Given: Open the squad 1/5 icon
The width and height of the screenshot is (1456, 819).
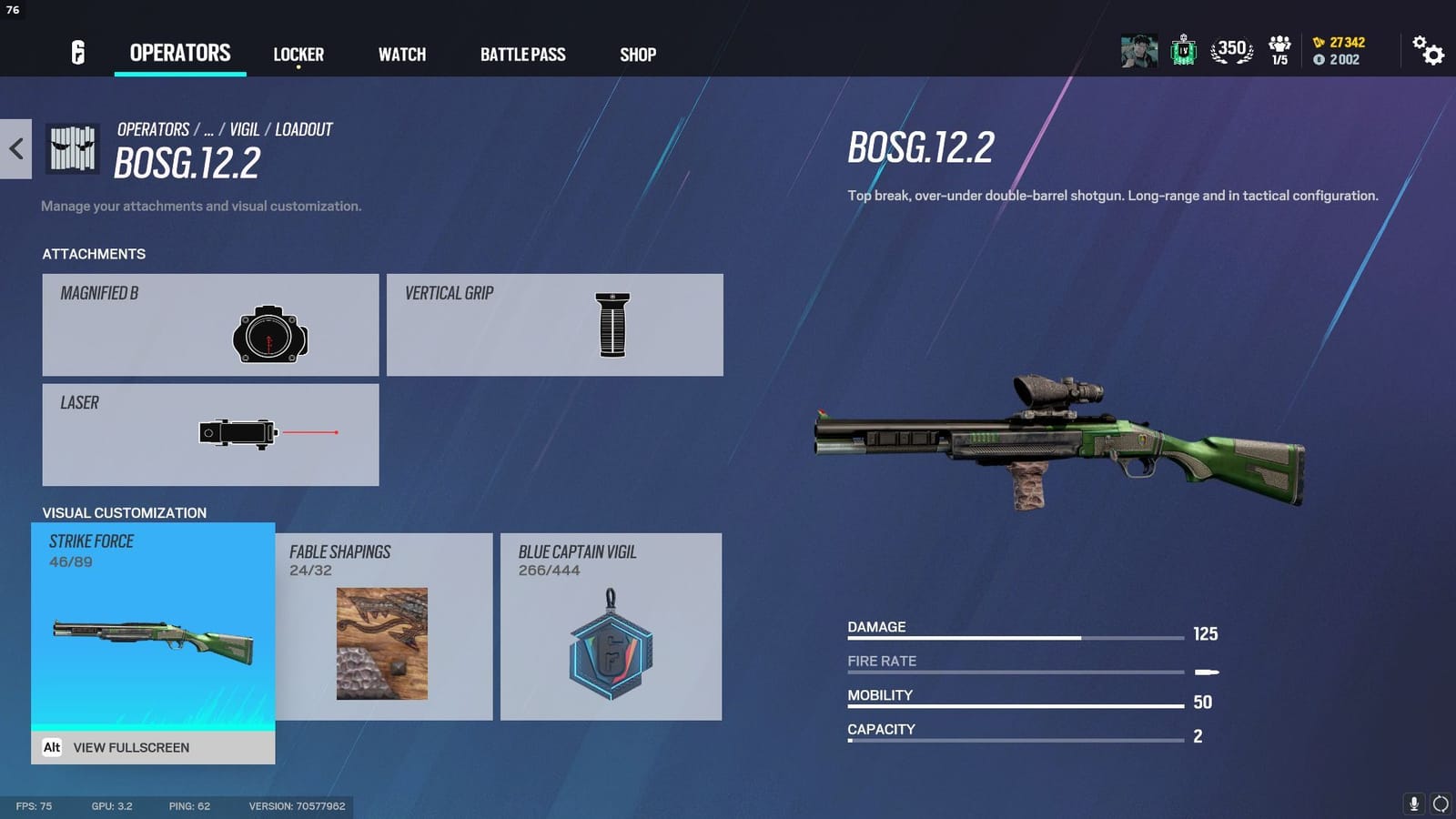Looking at the screenshot, I should click(1279, 52).
